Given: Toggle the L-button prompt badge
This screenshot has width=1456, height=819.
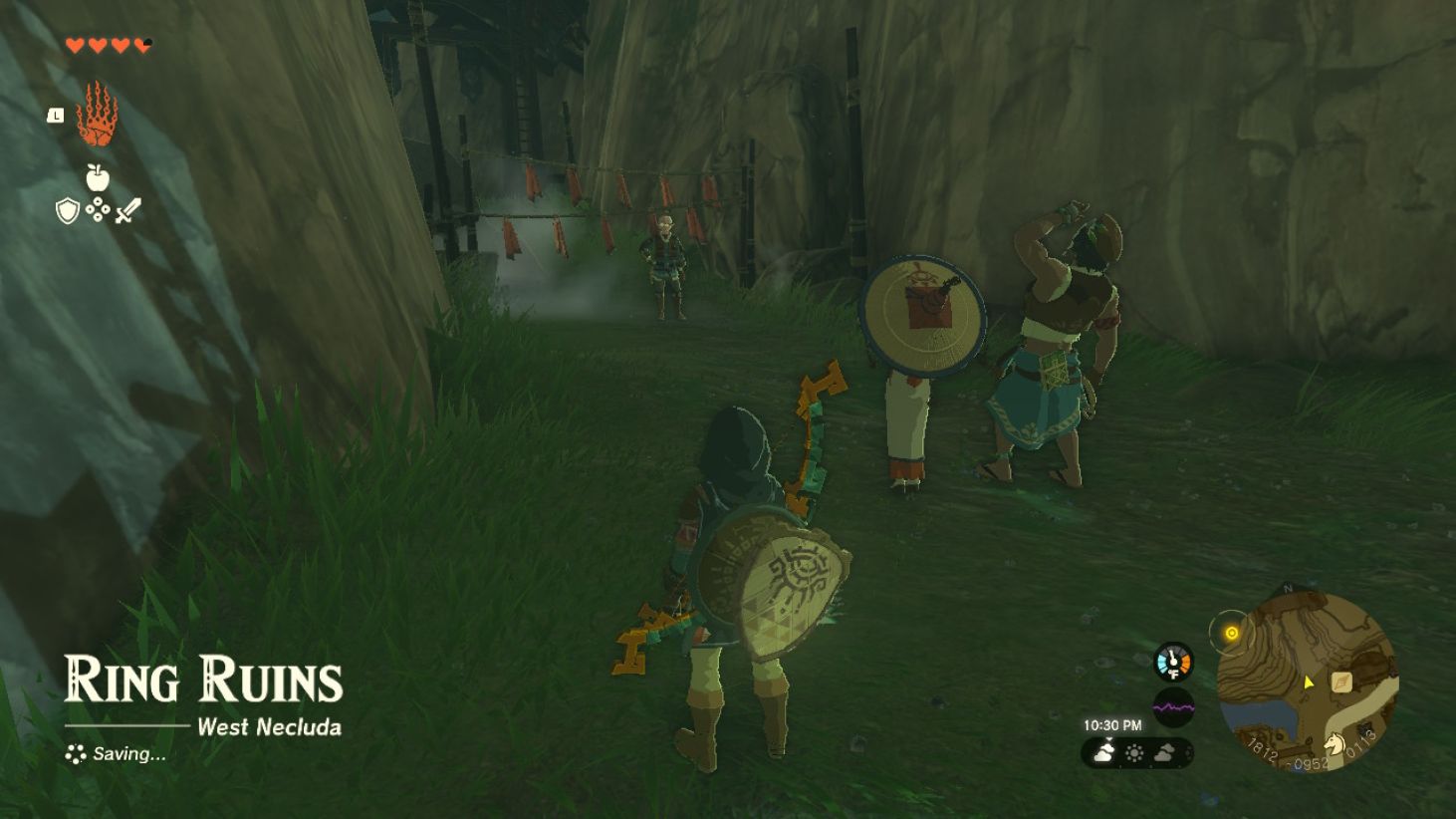Looking at the screenshot, I should [55, 115].
